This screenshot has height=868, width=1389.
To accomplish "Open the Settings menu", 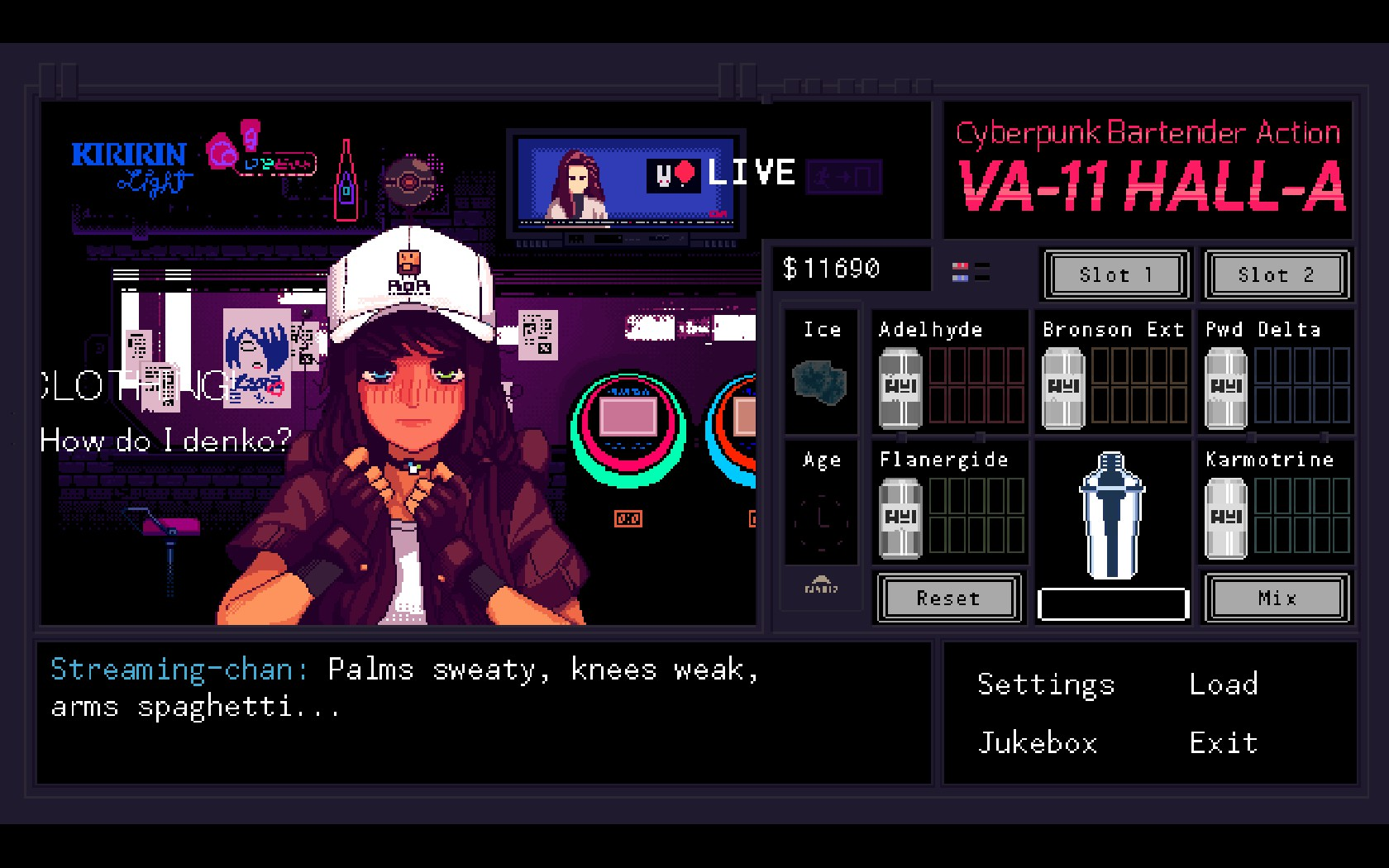I will coord(1046,684).
